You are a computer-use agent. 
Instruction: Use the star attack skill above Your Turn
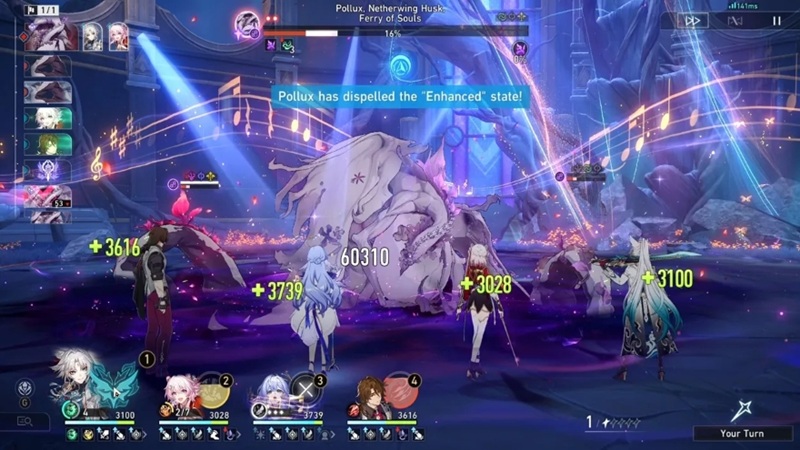coord(743,407)
